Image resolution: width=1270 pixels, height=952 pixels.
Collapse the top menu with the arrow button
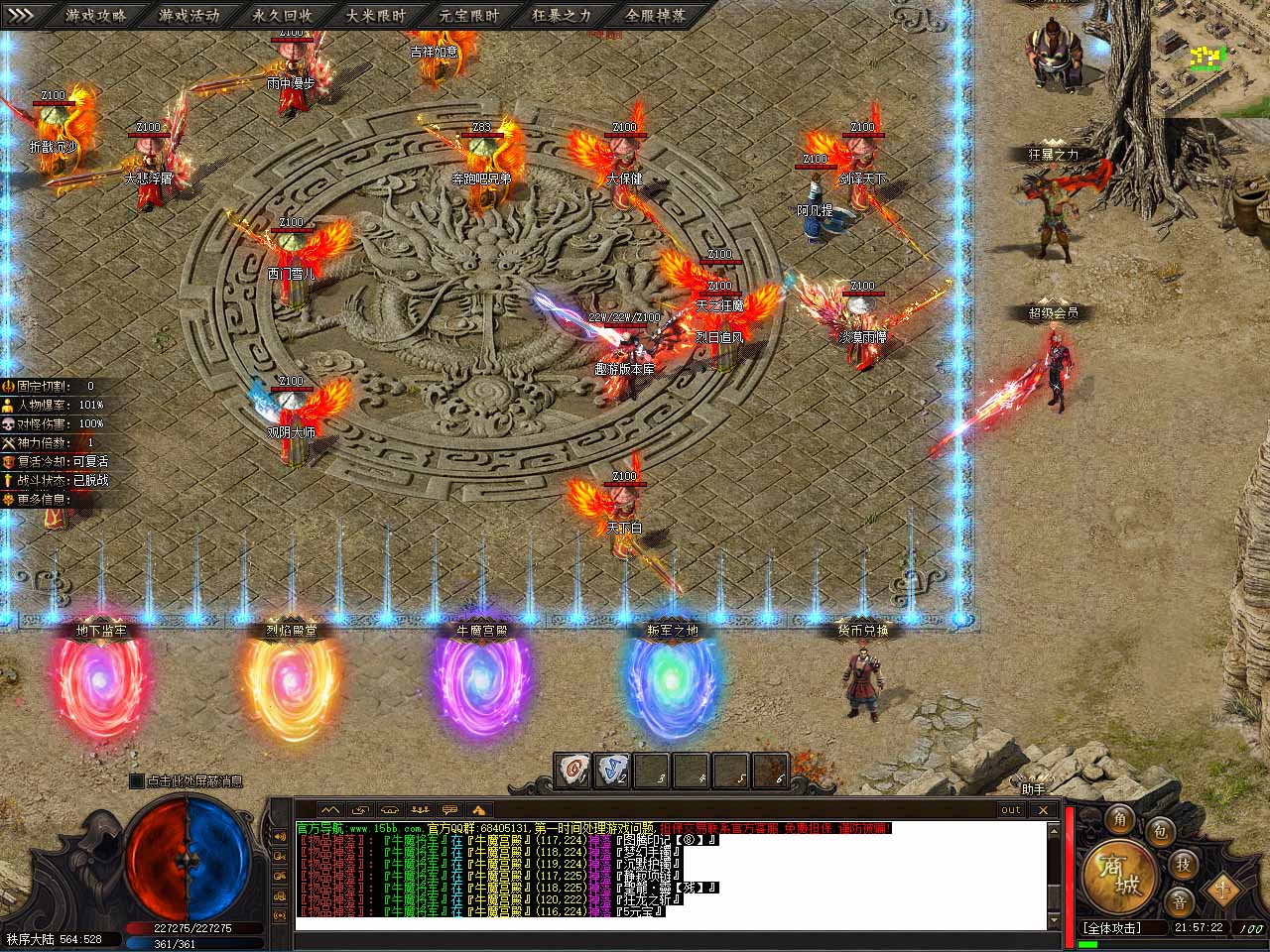click(22, 15)
